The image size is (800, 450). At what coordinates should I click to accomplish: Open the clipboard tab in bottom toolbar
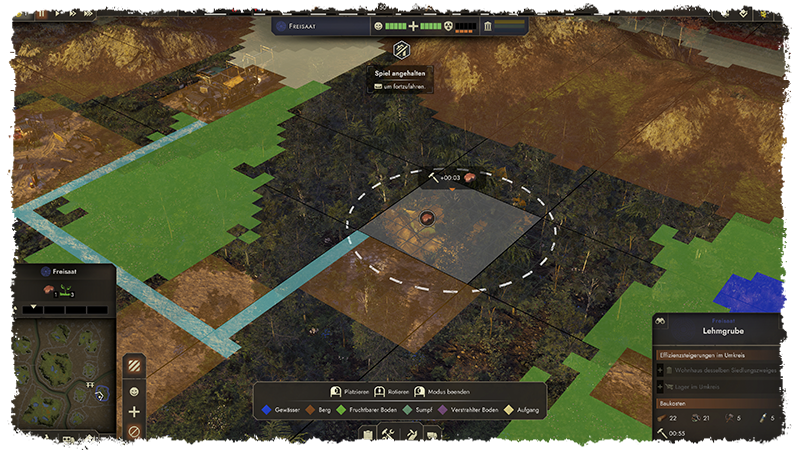pos(368,434)
